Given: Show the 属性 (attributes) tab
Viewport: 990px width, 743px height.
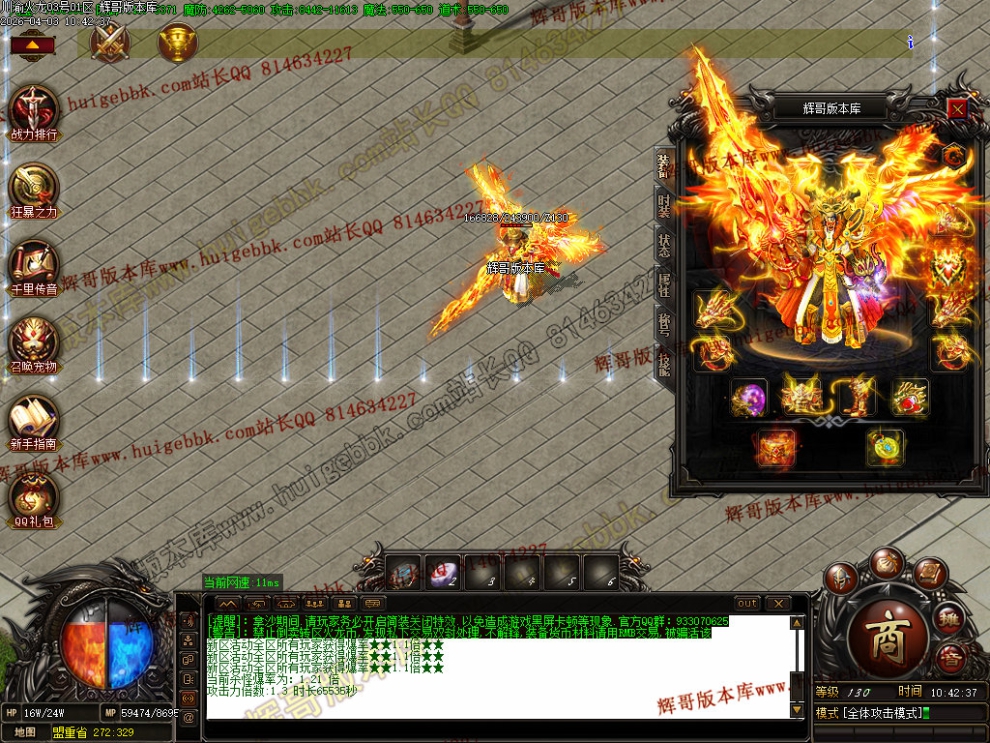Looking at the screenshot, I should (x=664, y=283).
